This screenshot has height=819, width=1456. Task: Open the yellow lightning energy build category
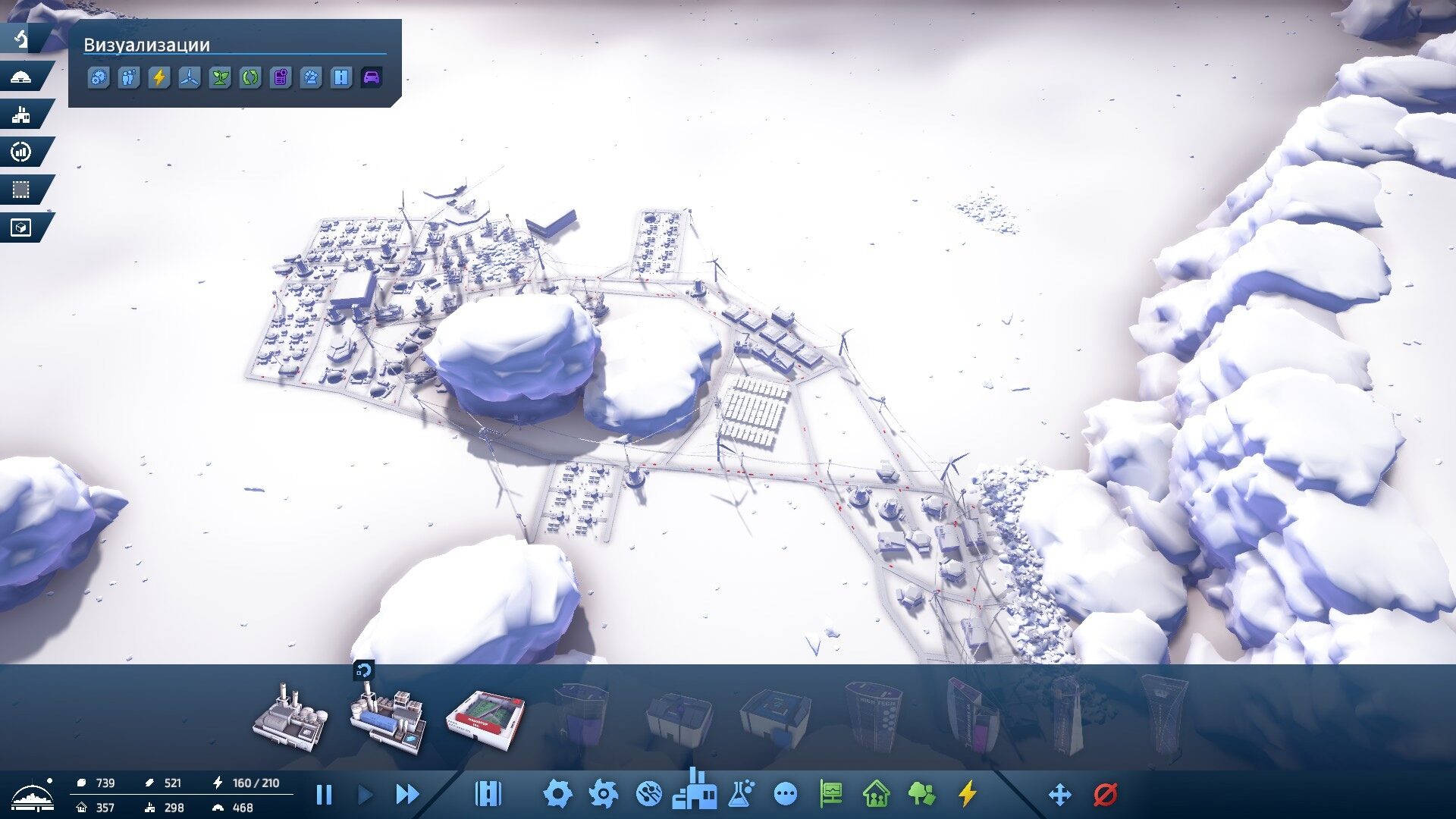(967, 795)
